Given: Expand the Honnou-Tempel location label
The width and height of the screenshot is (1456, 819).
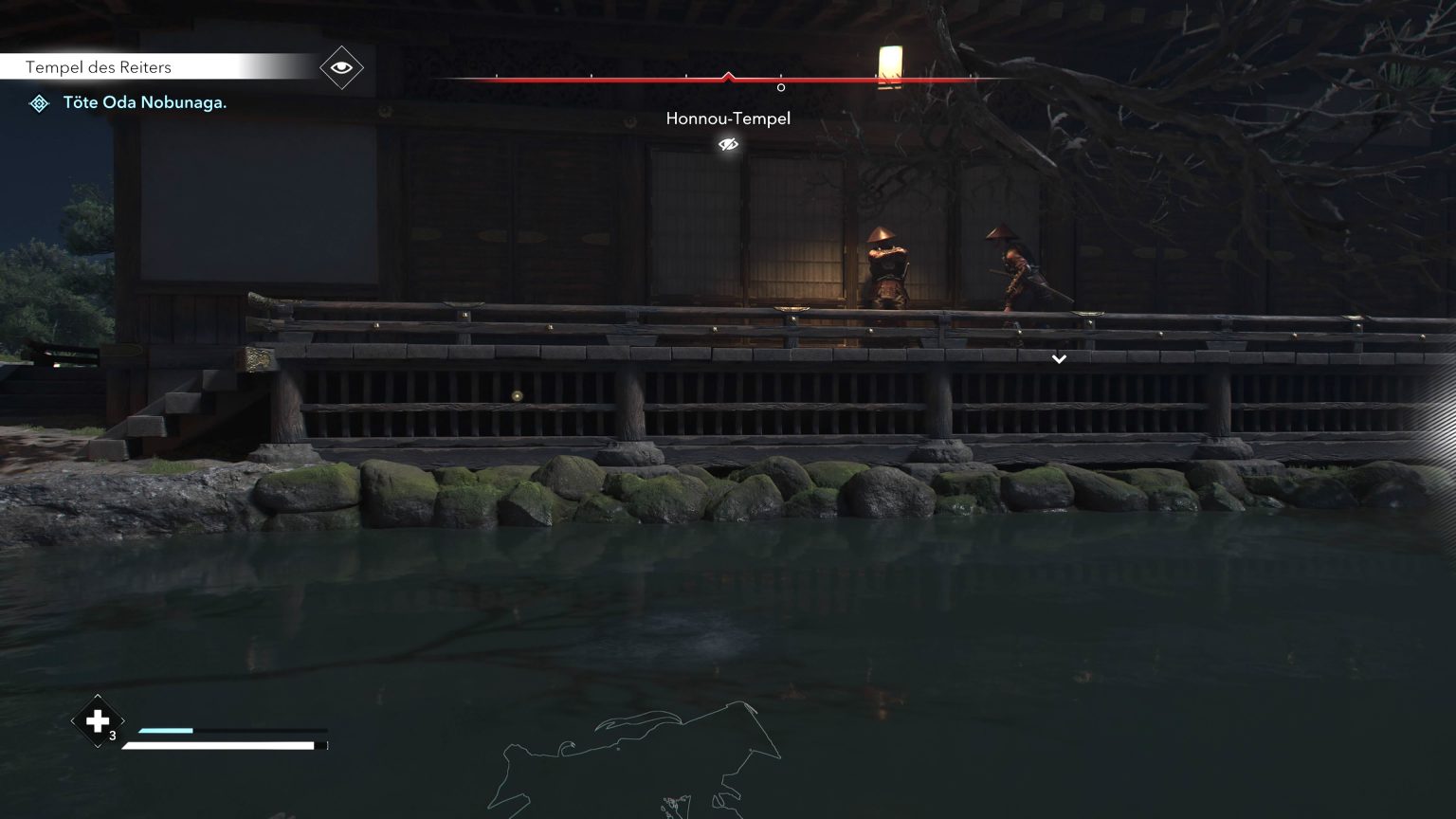Looking at the screenshot, I should point(729,118).
